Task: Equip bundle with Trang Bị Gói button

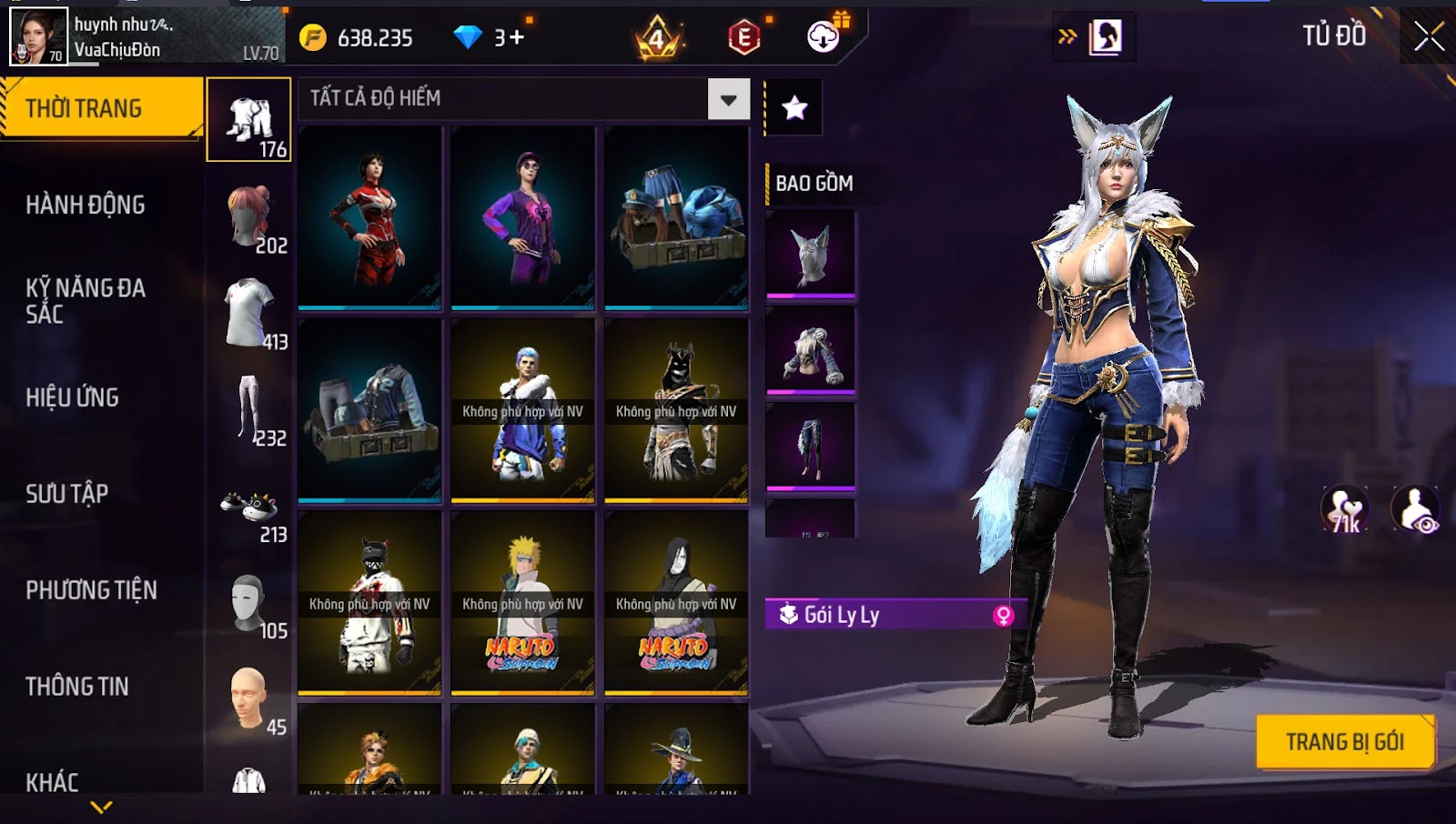Action: coord(1344,742)
